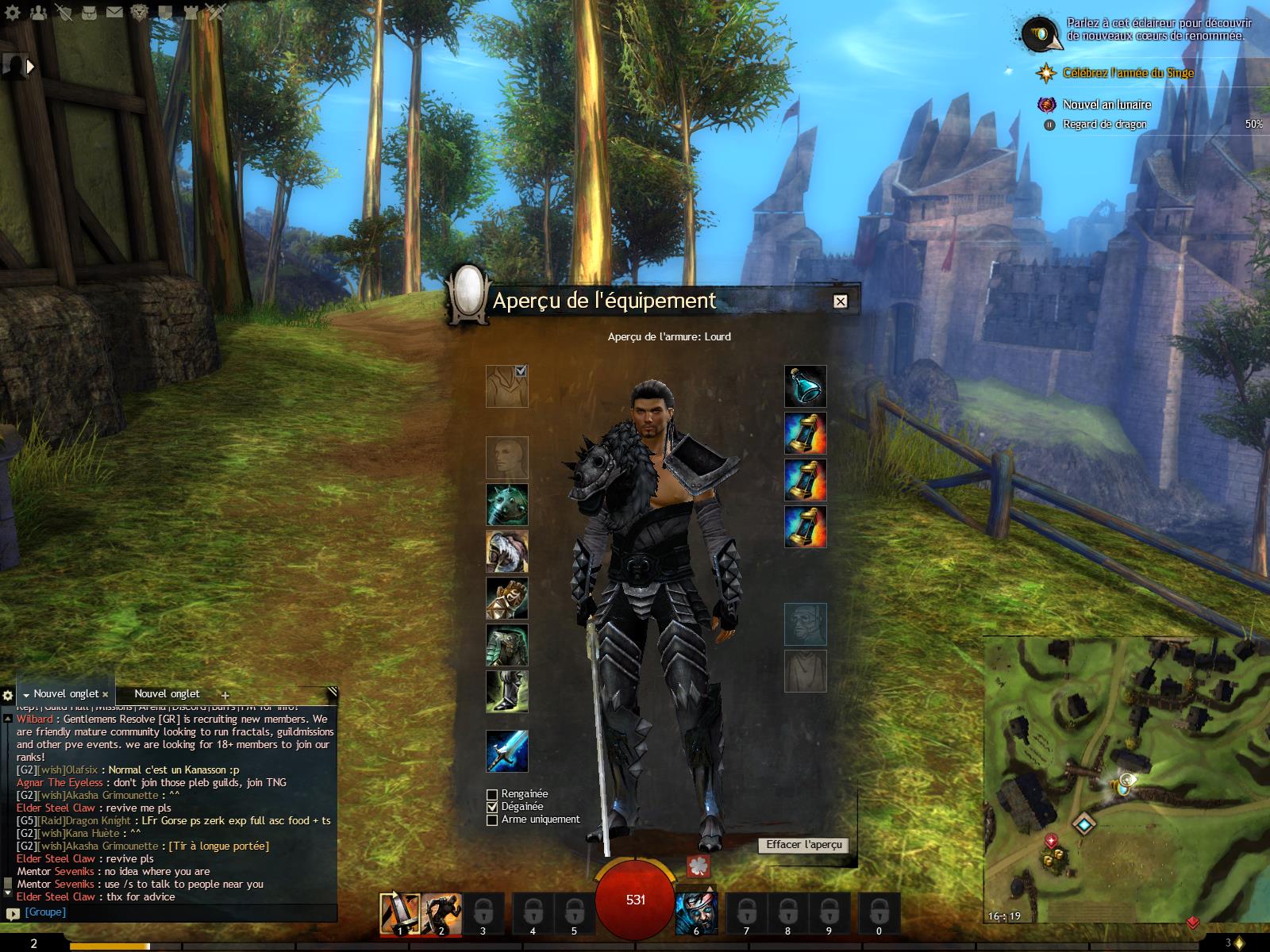Add a new chat tab with plus
Image resolution: width=1270 pixels, height=952 pixels.
point(225,695)
